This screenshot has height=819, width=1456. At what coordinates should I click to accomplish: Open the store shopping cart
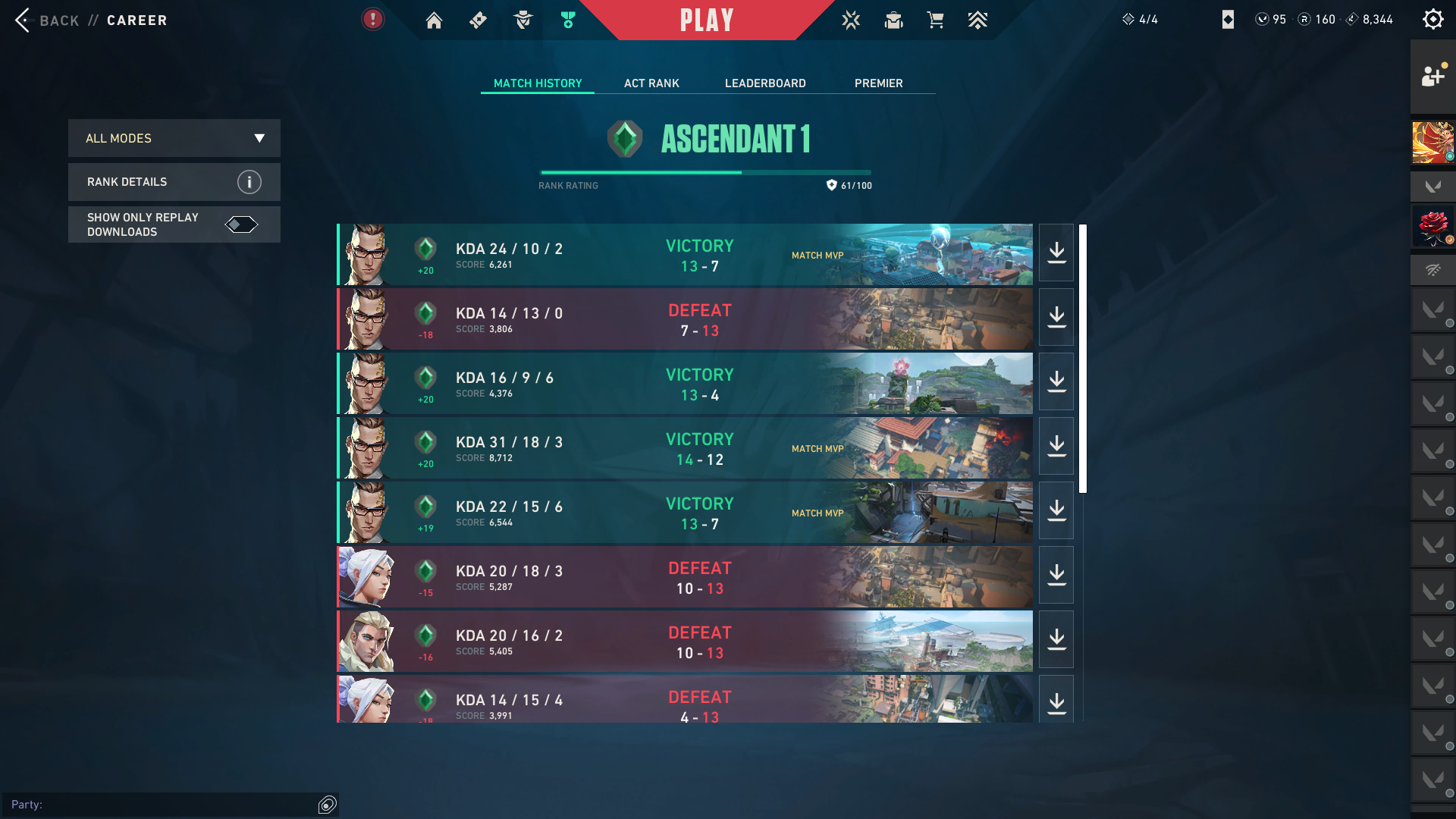coord(936,20)
